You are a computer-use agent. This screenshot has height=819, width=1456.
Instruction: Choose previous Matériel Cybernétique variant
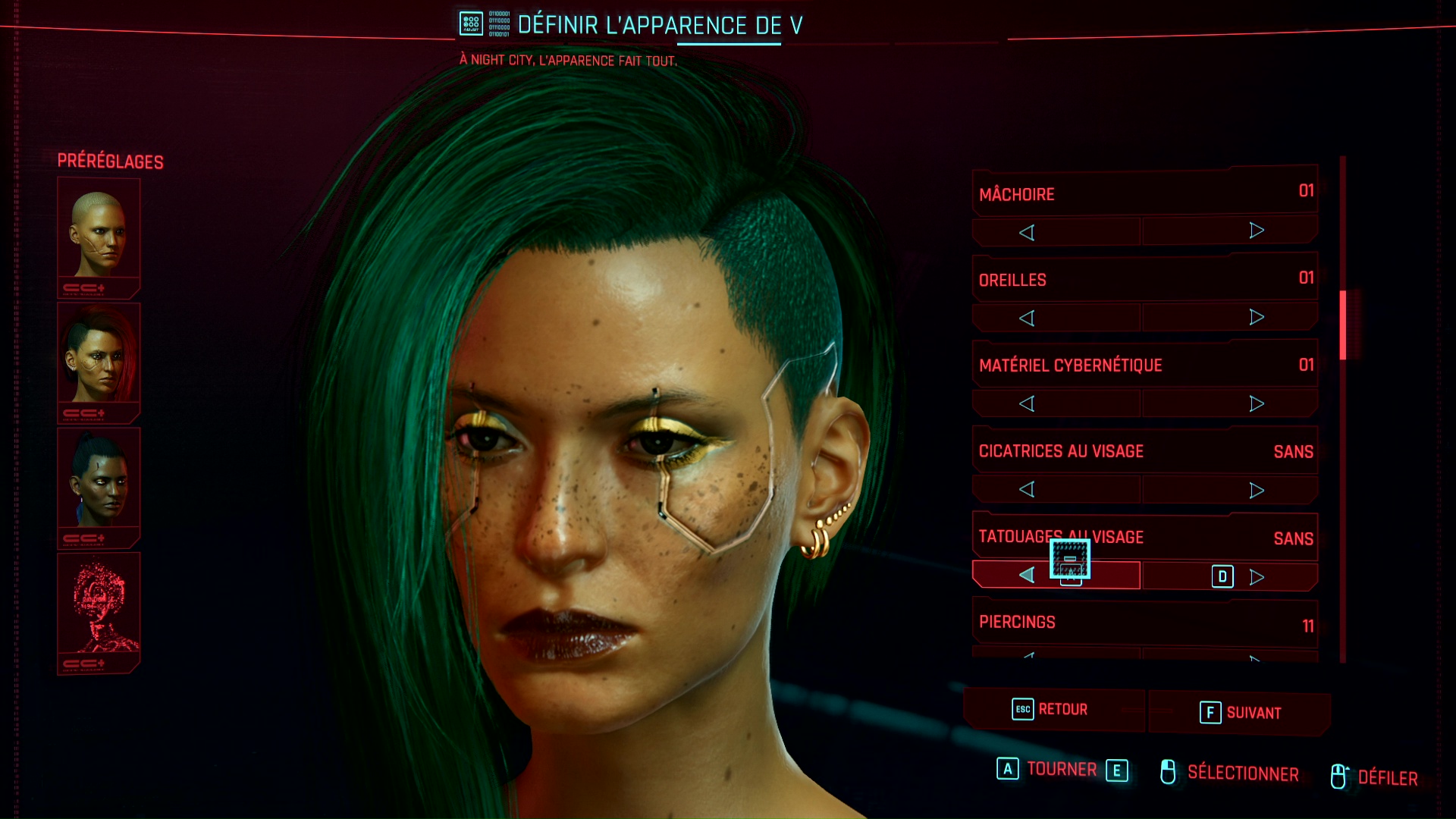click(1027, 403)
